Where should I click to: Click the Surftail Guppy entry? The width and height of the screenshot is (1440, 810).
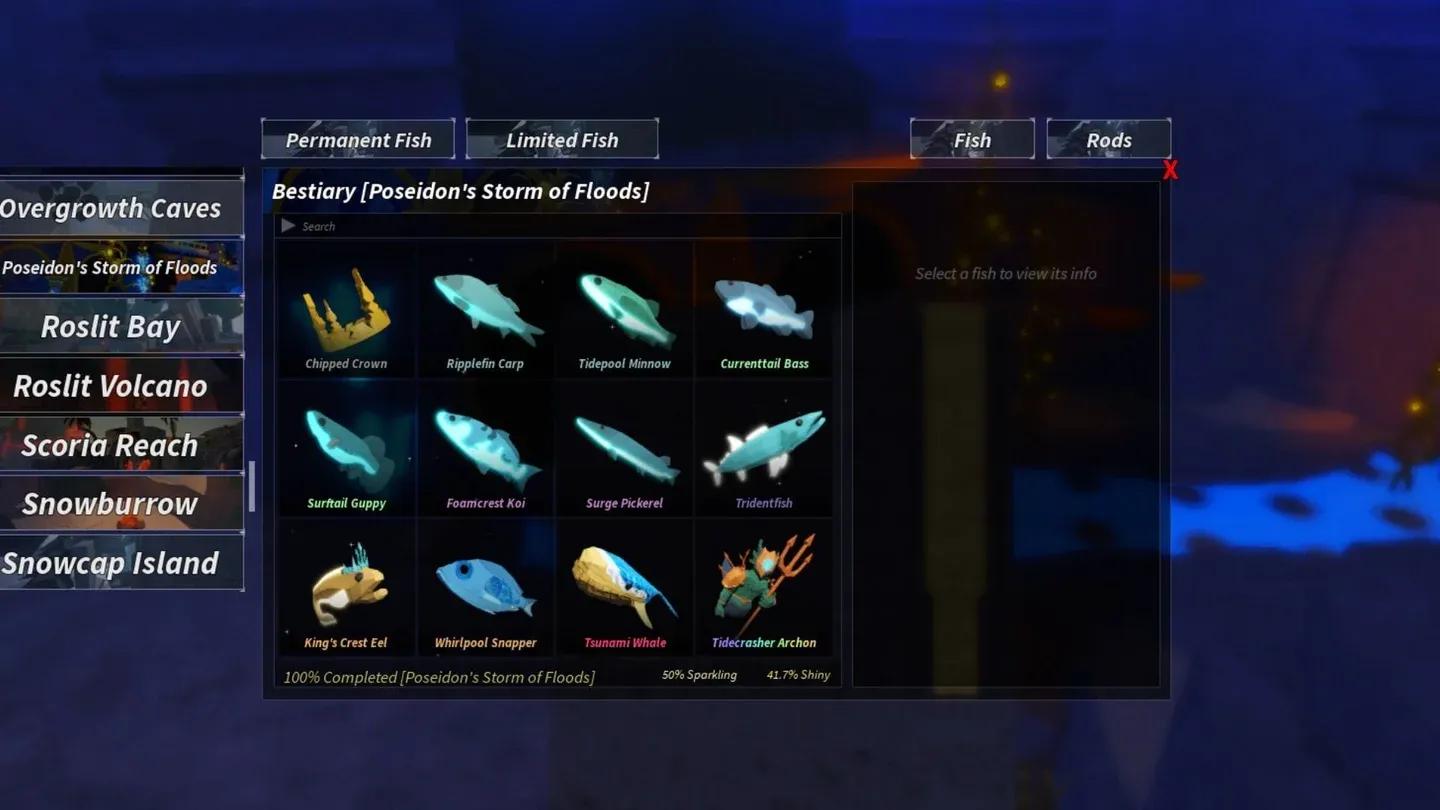(346, 450)
